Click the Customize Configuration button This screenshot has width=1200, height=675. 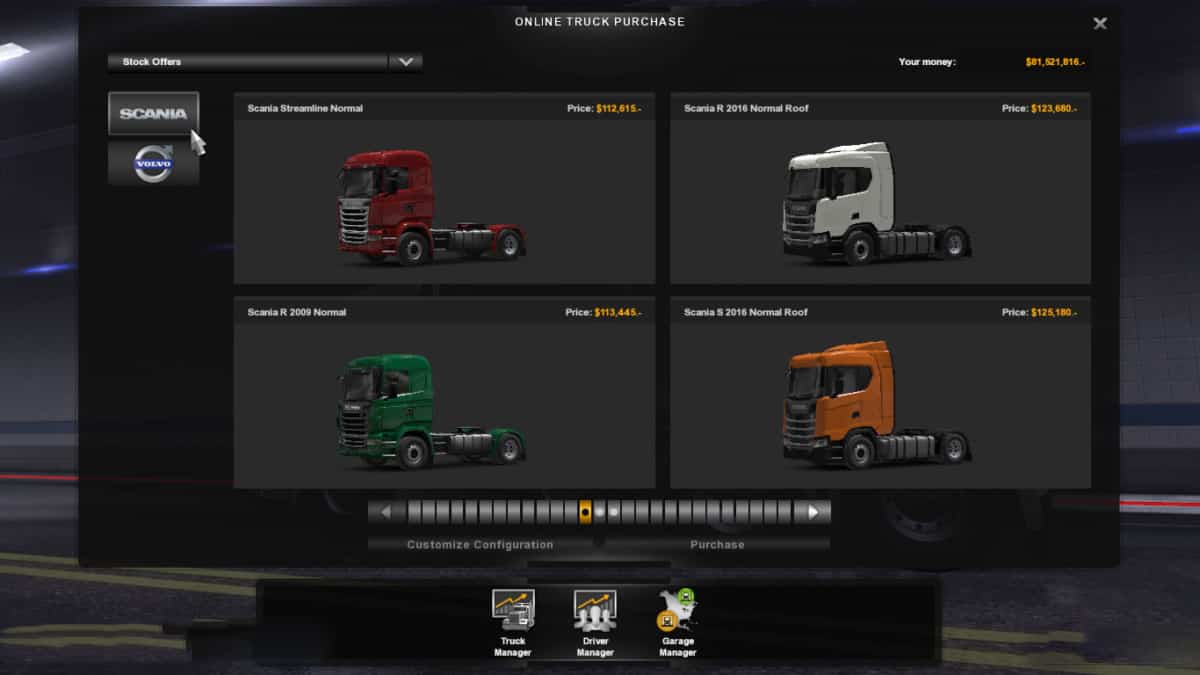[x=480, y=545]
